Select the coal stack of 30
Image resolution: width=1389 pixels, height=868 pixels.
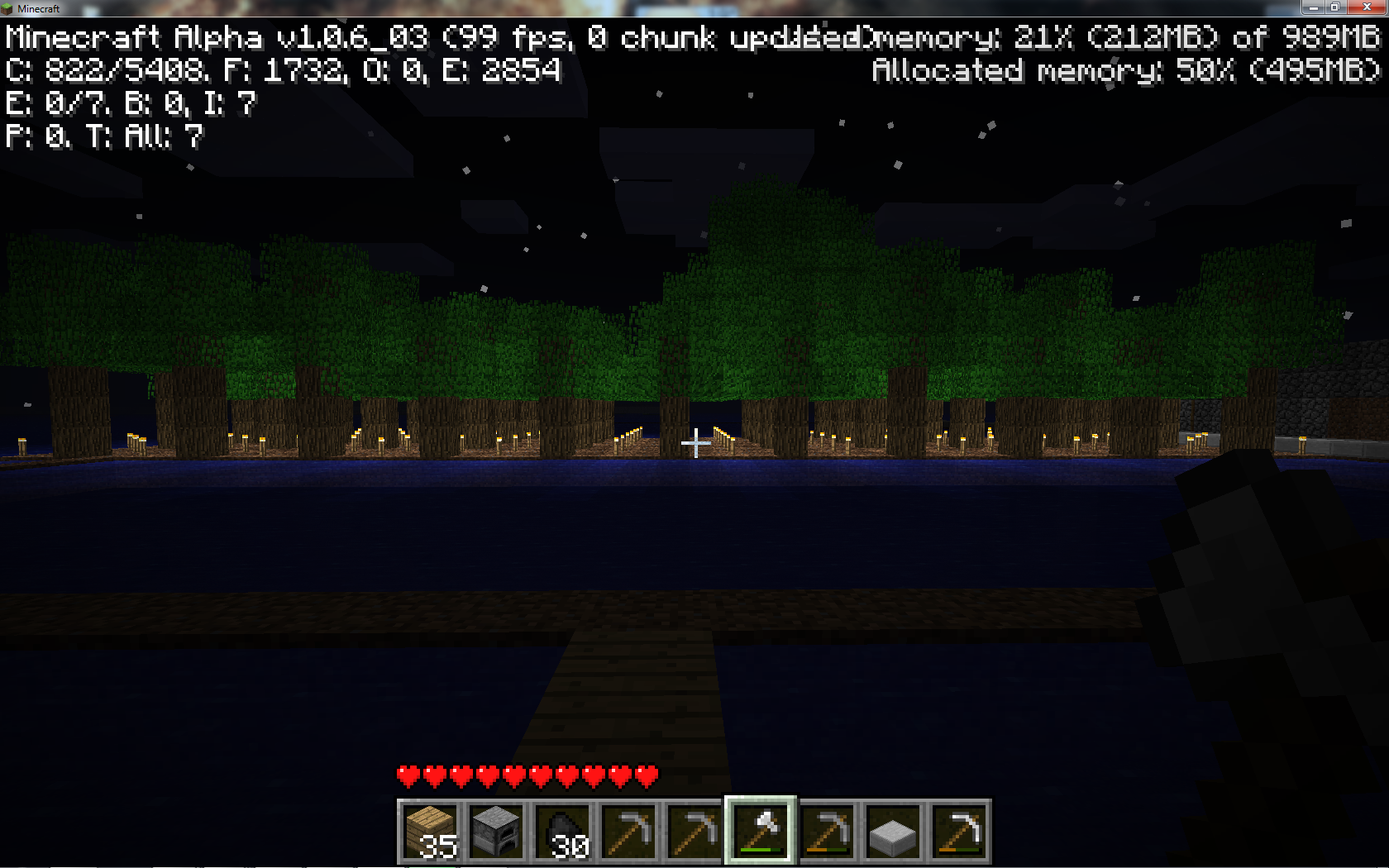click(x=562, y=832)
